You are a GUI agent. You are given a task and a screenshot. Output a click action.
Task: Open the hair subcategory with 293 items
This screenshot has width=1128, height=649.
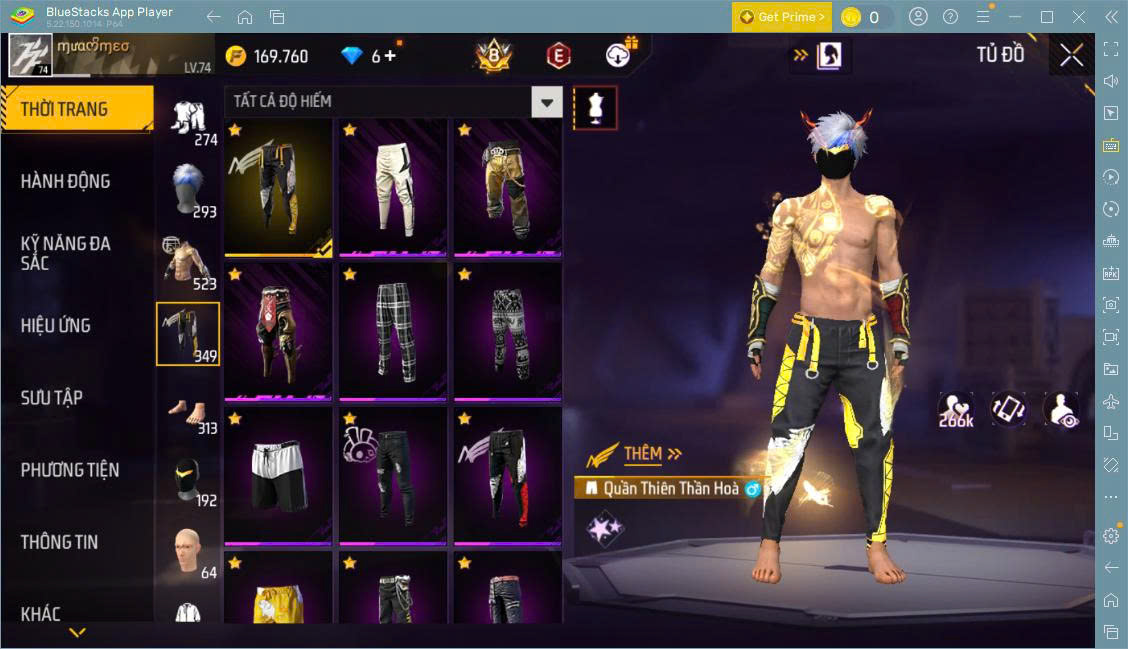tap(187, 190)
